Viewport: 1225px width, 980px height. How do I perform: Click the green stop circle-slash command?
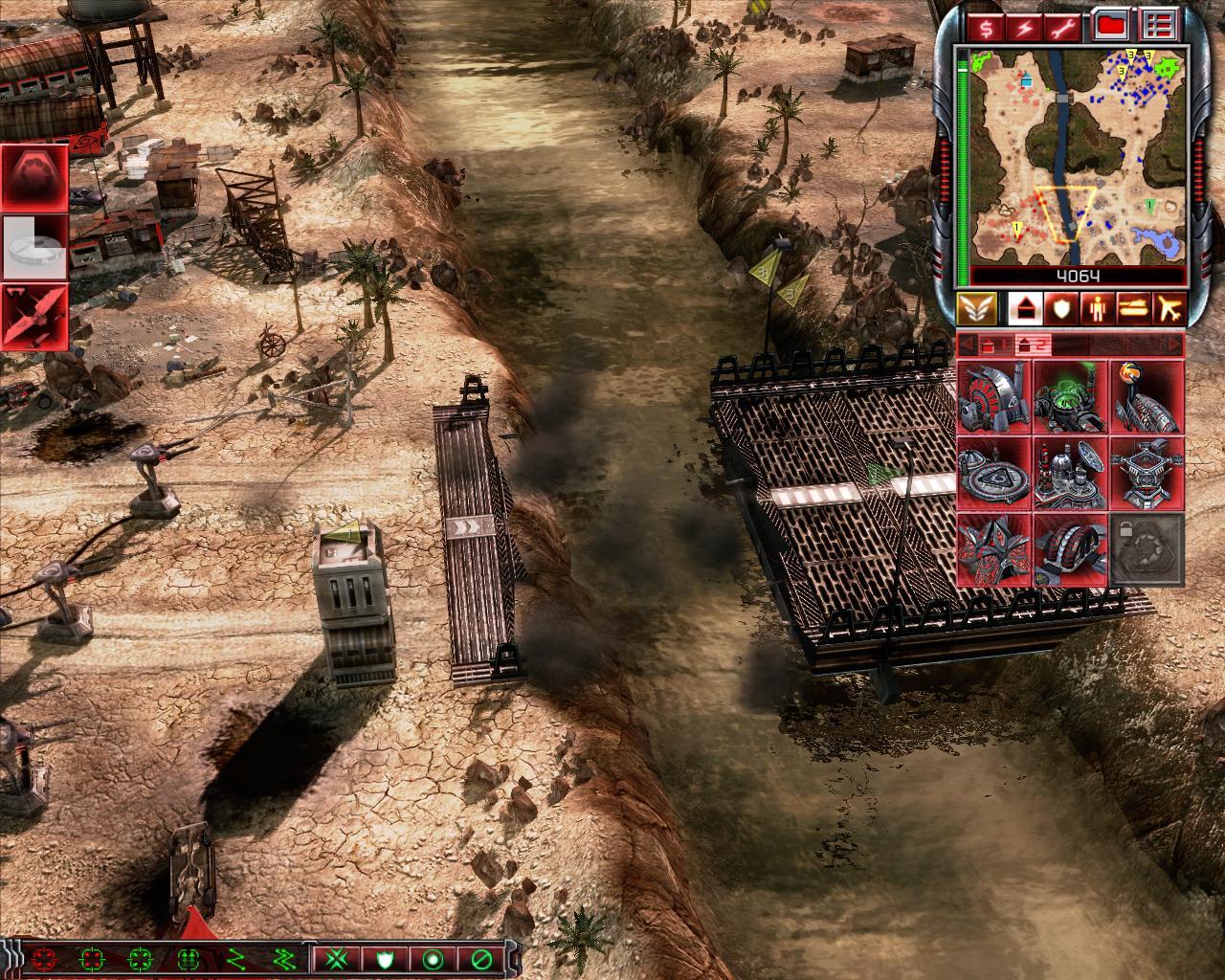[x=479, y=958]
